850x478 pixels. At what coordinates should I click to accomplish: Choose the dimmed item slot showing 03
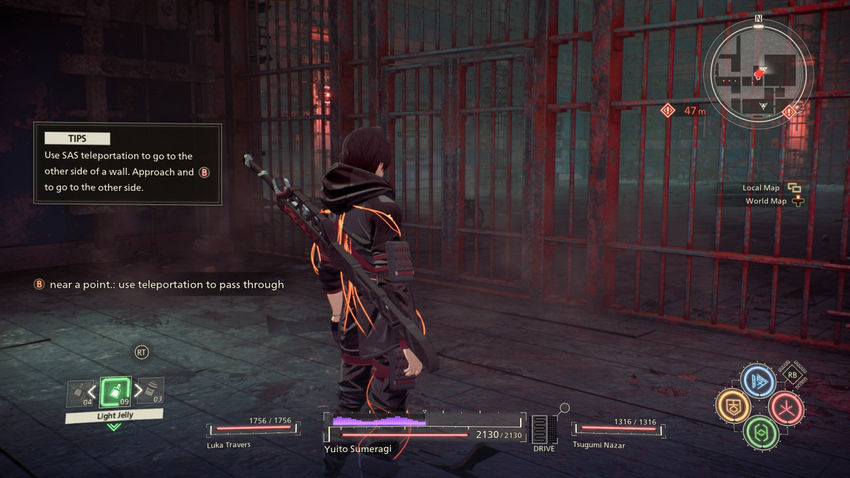pos(153,392)
